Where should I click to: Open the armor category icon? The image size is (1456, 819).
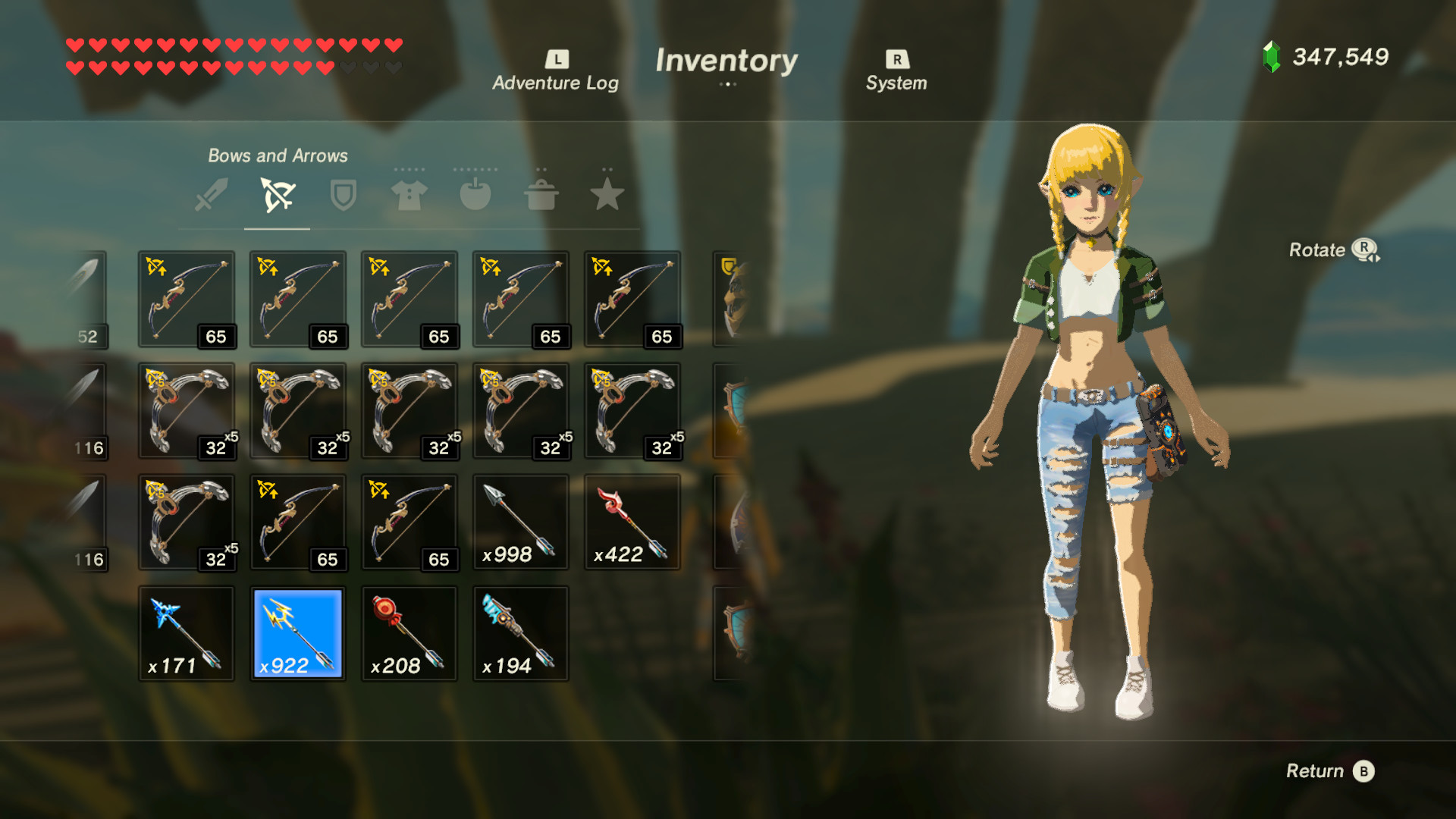[409, 196]
